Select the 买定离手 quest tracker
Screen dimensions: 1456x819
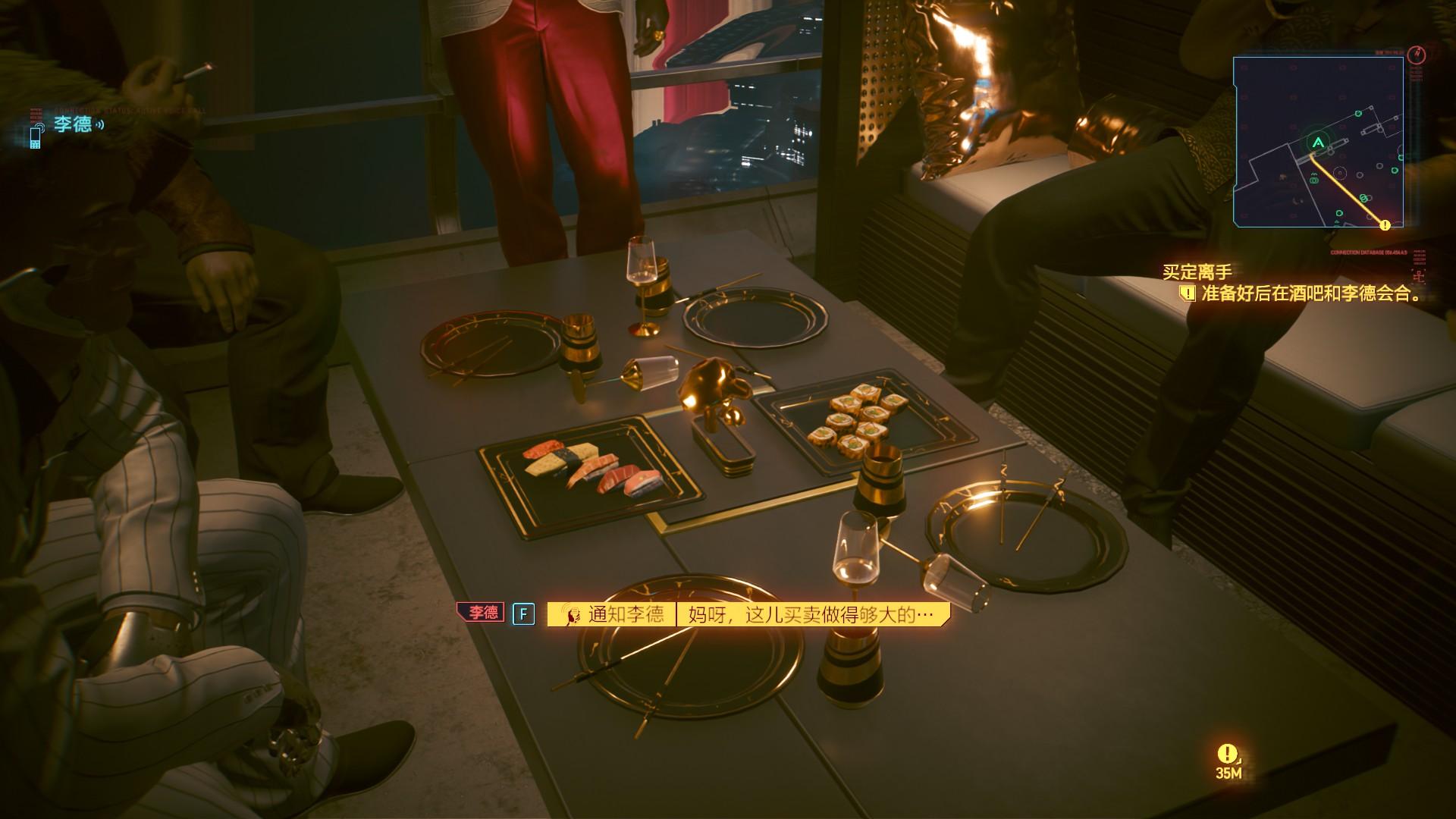(x=1197, y=271)
